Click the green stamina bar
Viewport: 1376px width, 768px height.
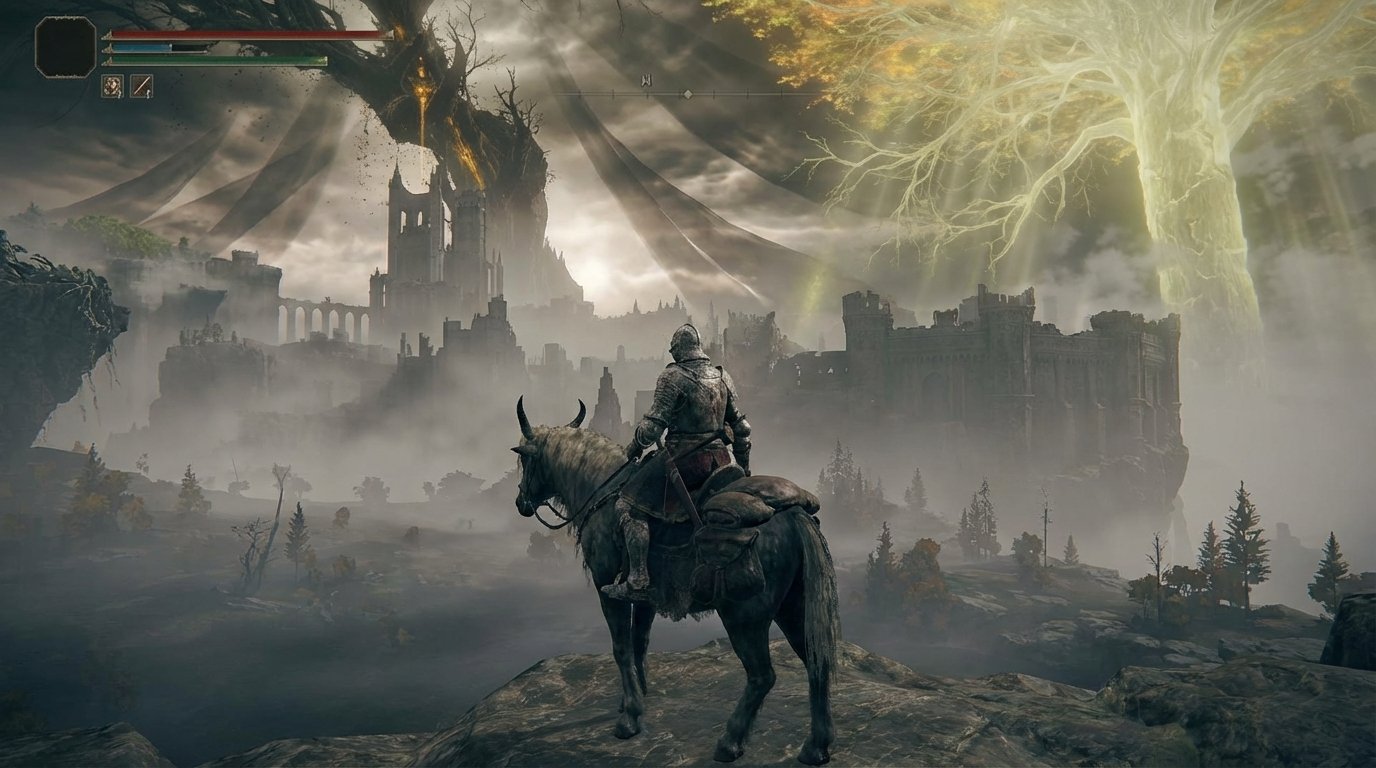(x=220, y=60)
